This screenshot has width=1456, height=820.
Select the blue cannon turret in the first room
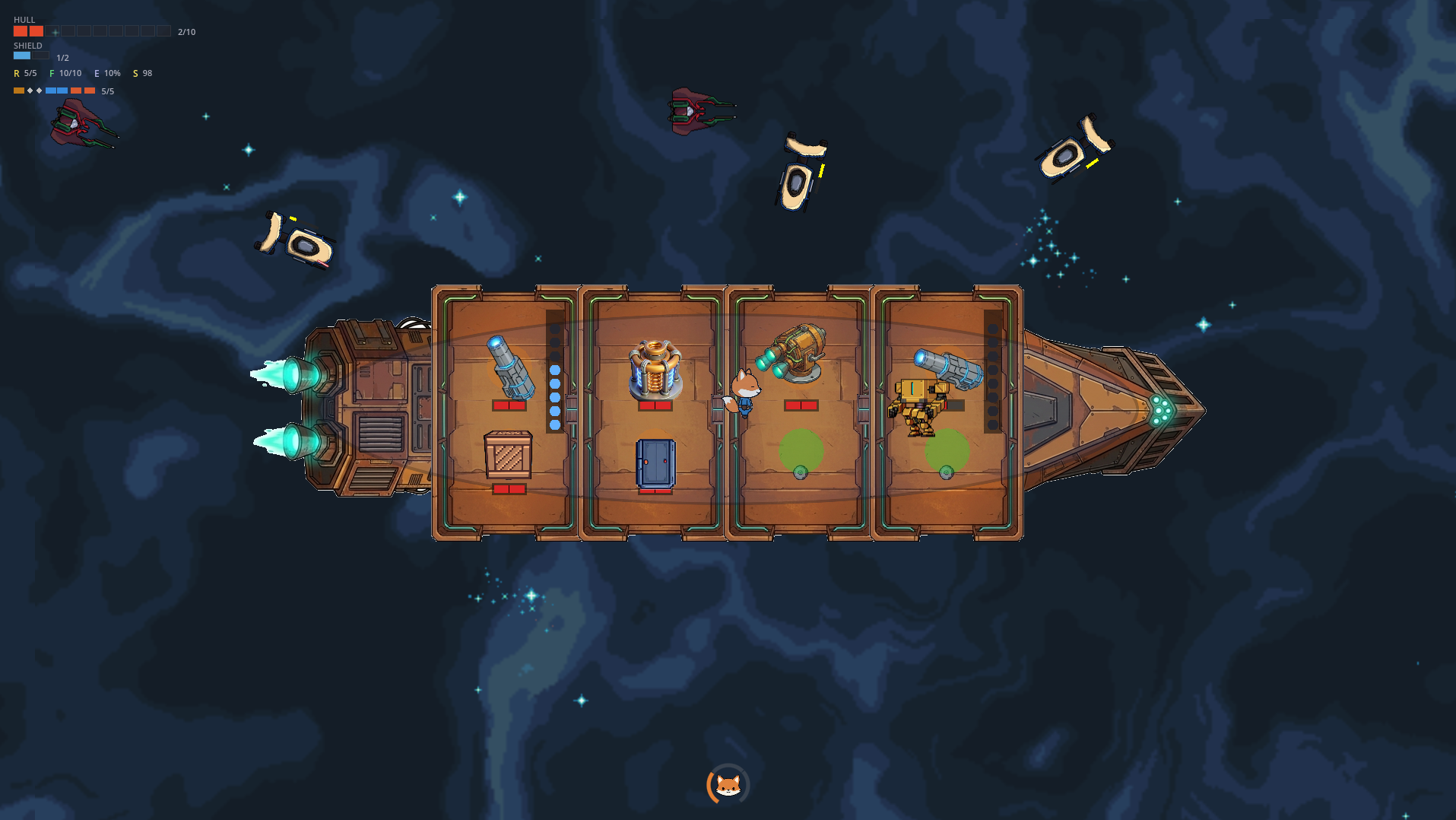click(511, 367)
